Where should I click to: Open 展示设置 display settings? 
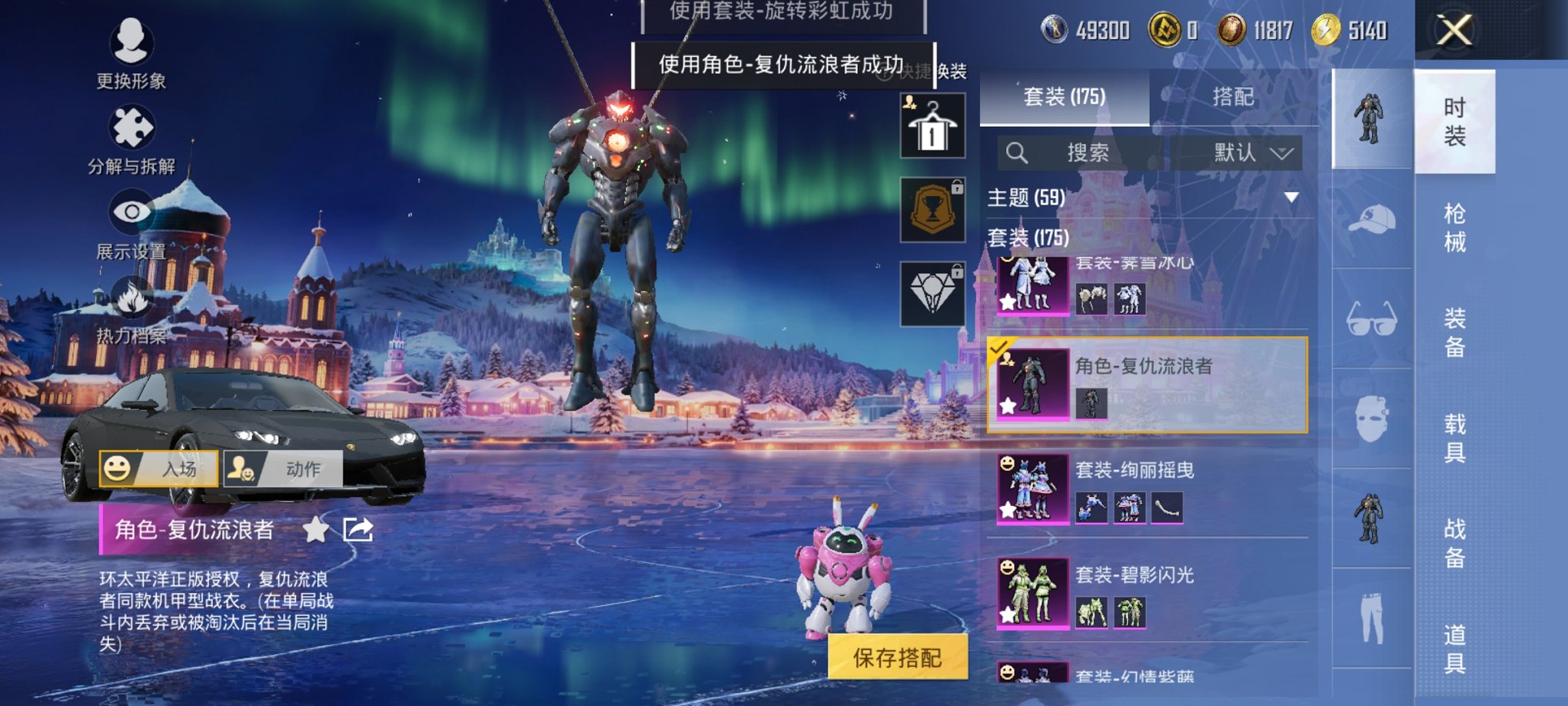131,214
